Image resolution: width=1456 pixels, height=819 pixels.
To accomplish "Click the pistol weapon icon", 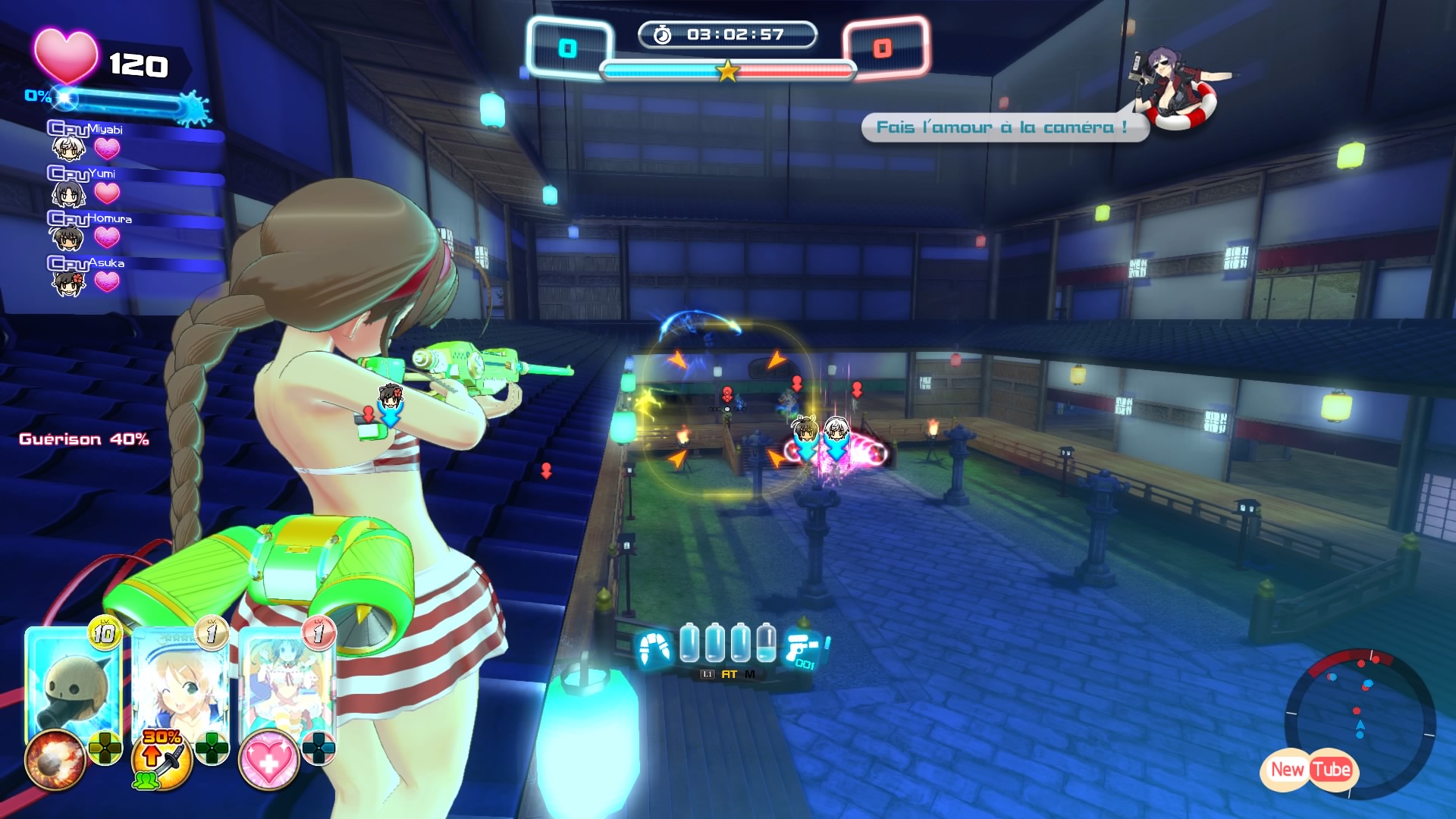I will pos(804,648).
